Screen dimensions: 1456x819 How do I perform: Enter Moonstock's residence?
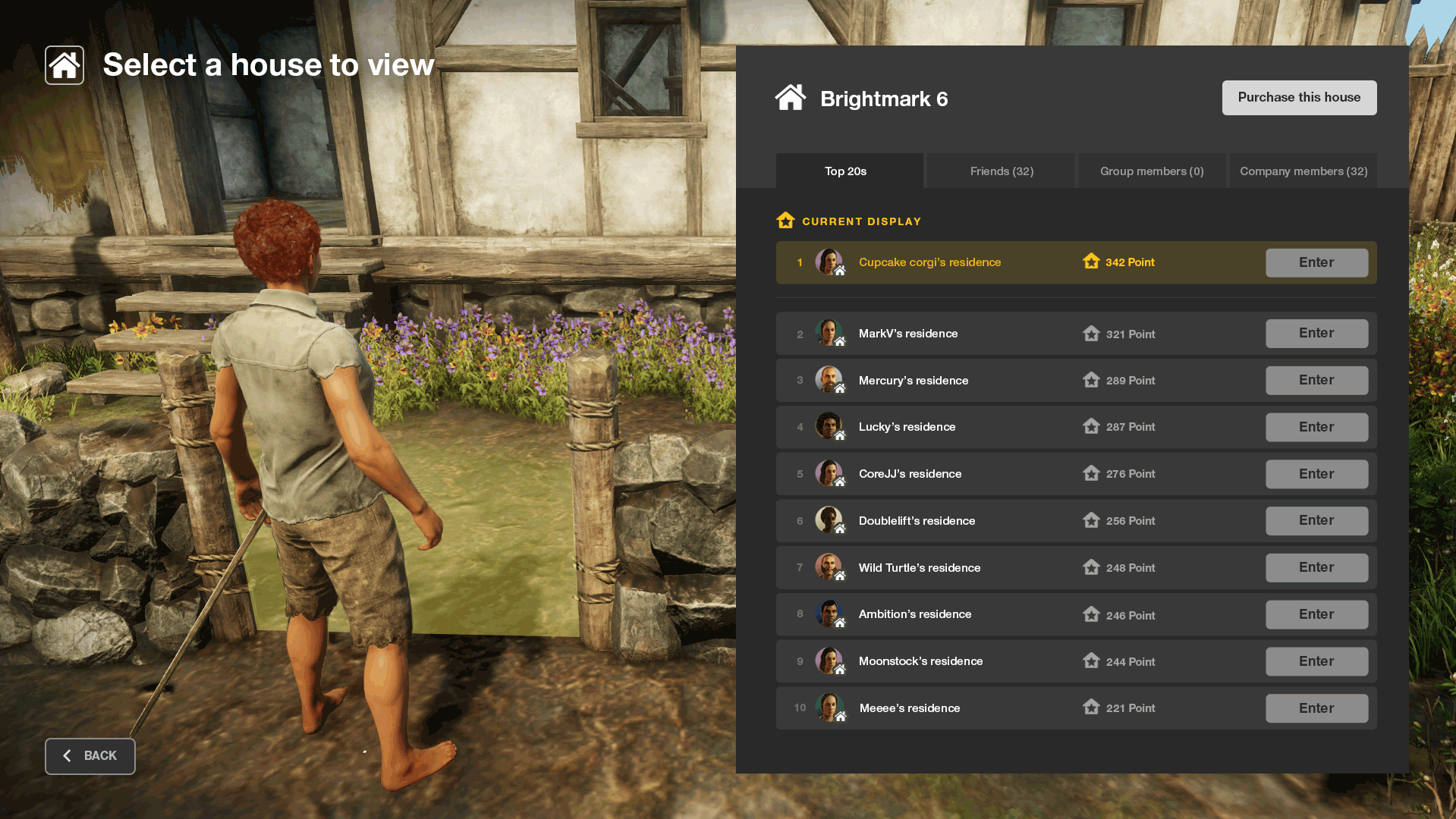pos(1316,661)
